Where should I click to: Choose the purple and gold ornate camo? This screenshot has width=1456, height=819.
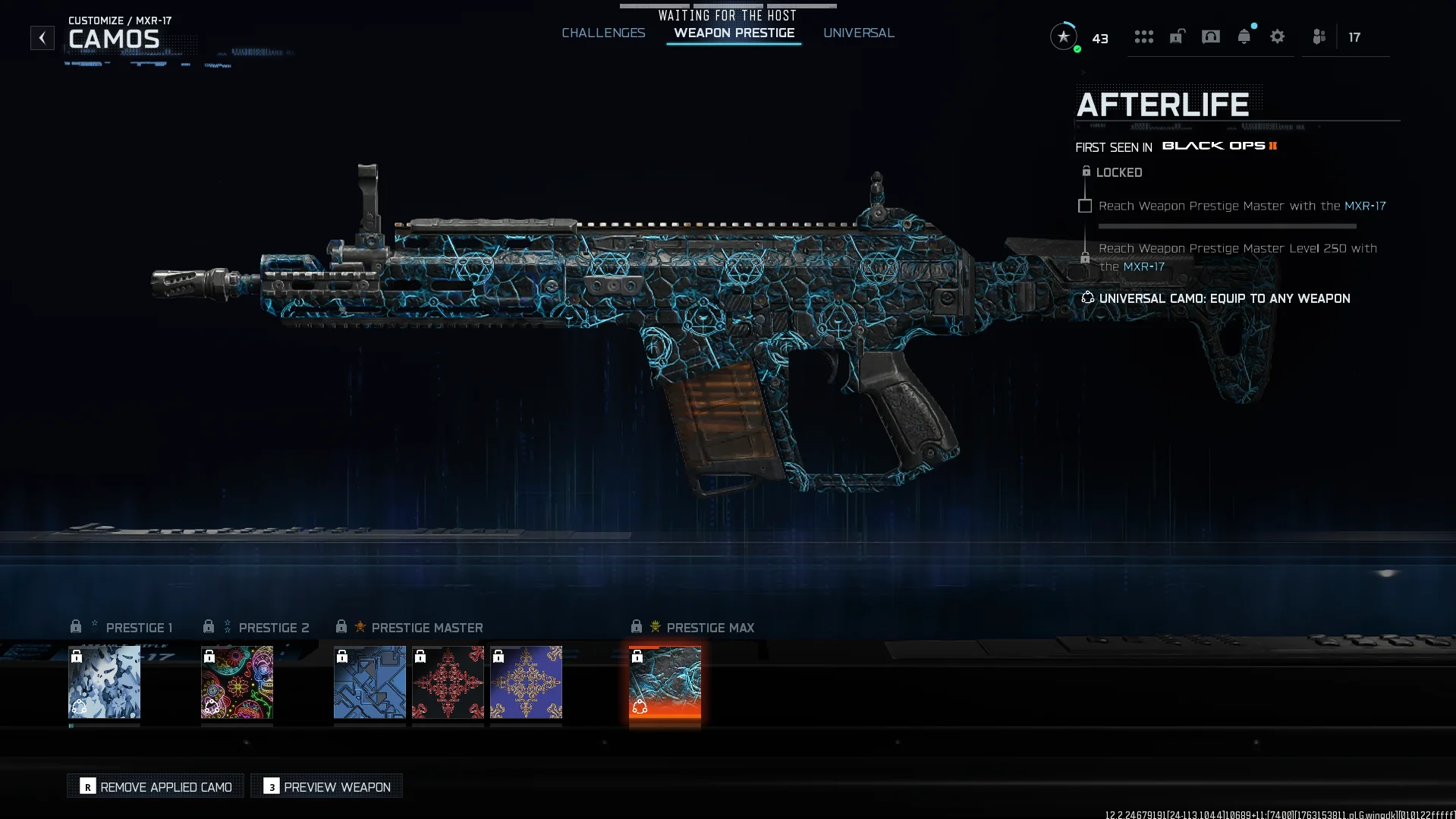[x=526, y=682]
